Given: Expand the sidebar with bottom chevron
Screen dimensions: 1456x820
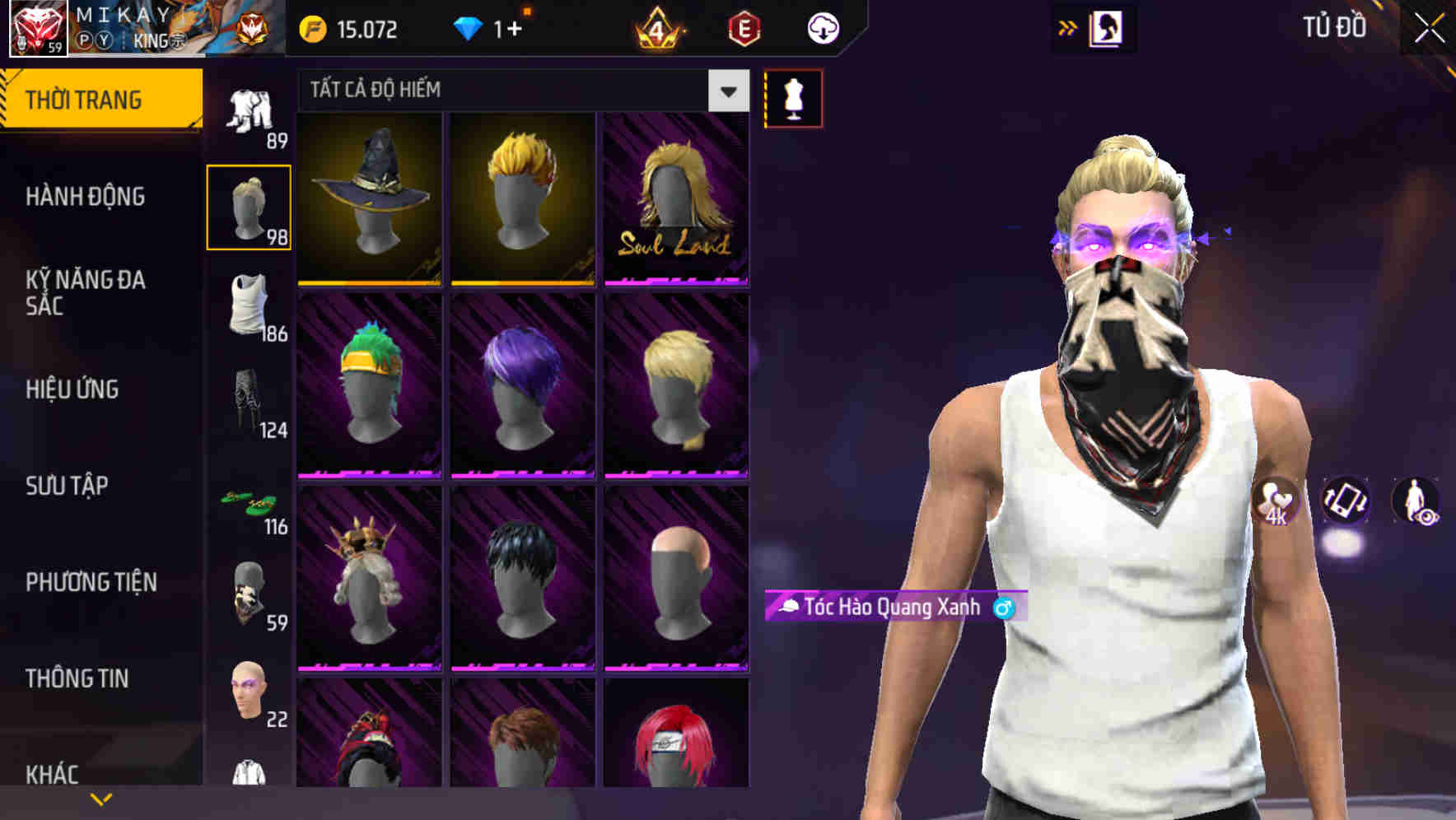Looking at the screenshot, I should tap(101, 797).
